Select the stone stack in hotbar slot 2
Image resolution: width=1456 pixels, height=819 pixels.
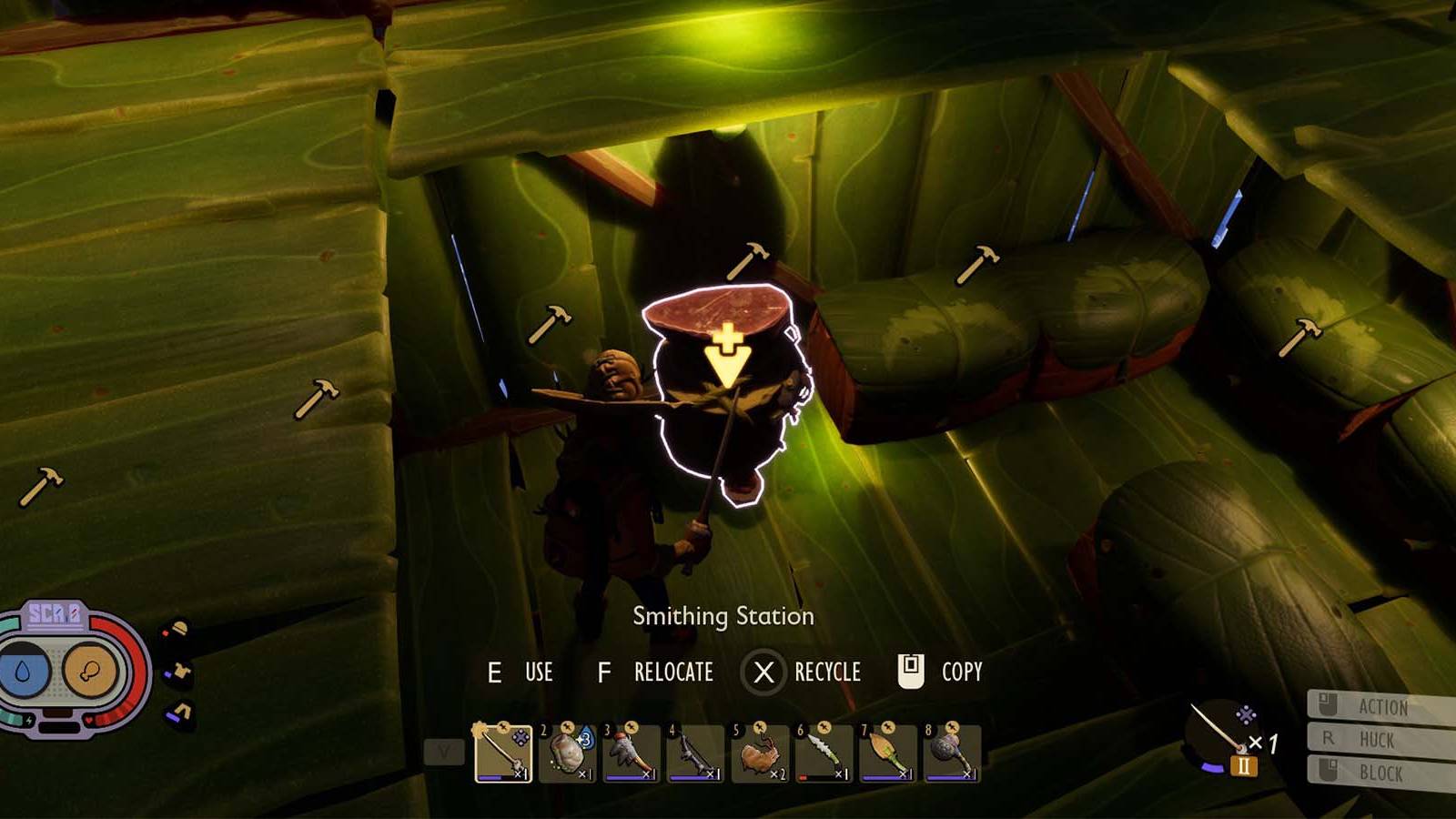tap(567, 753)
